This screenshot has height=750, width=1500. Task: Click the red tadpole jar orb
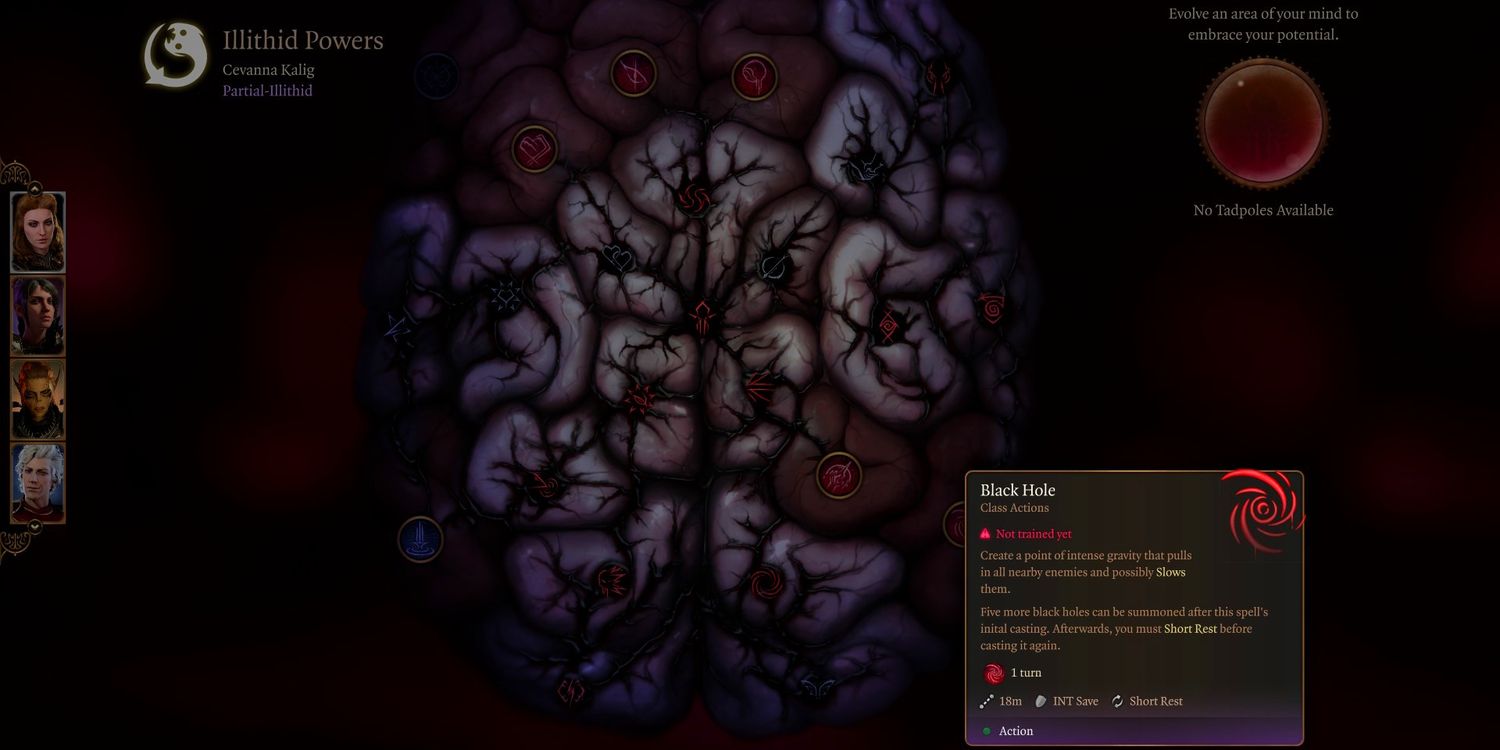pos(1263,123)
